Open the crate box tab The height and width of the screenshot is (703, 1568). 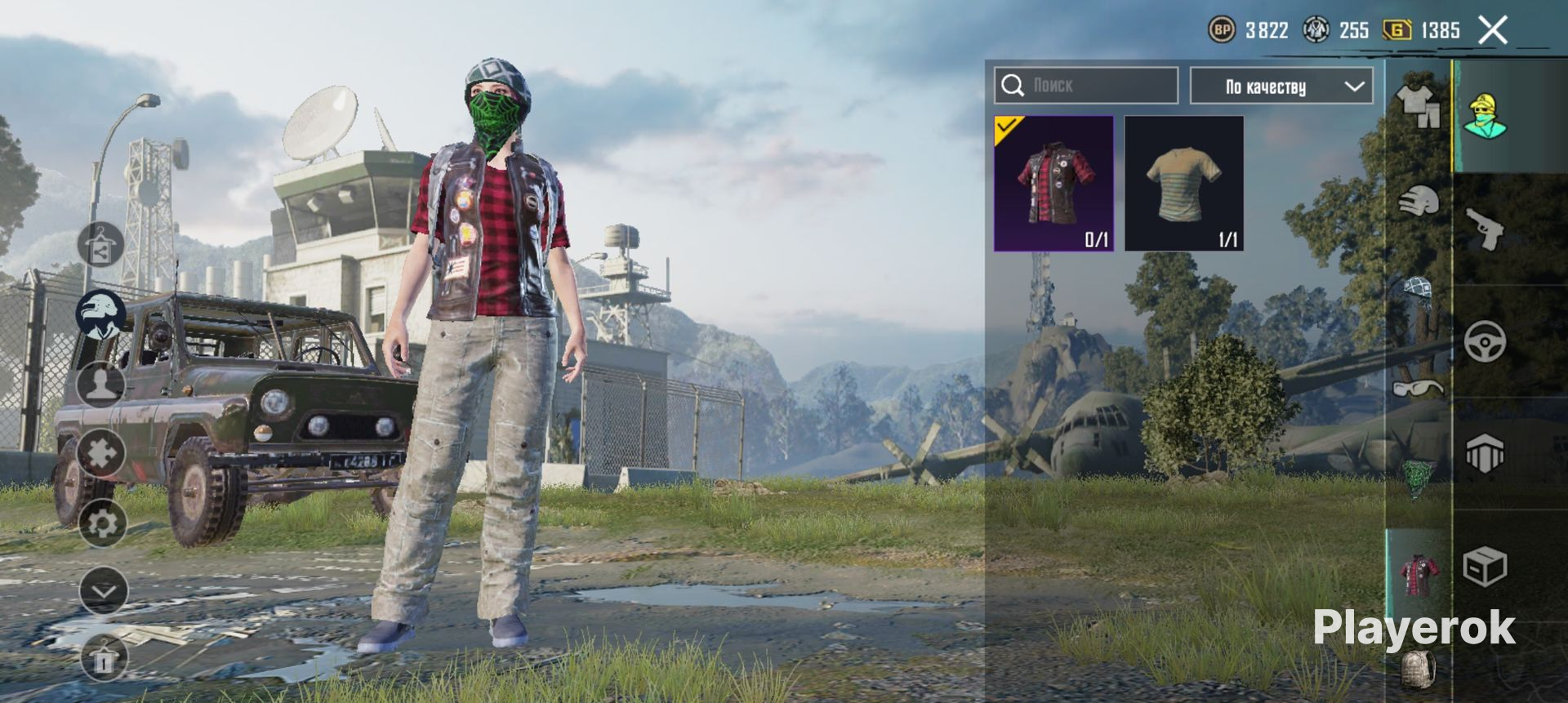click(1485, 566)
